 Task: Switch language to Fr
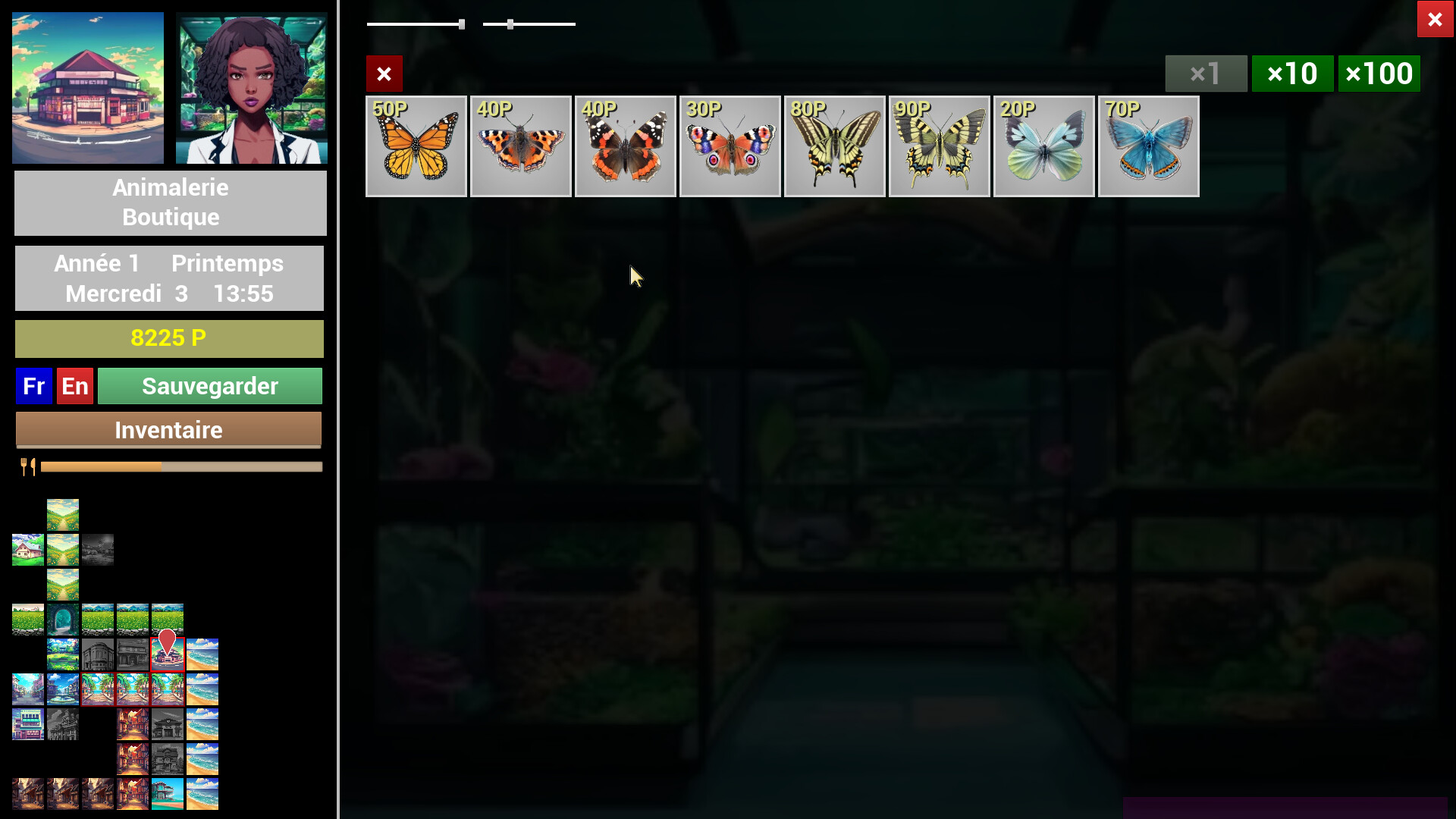[34, 386]
